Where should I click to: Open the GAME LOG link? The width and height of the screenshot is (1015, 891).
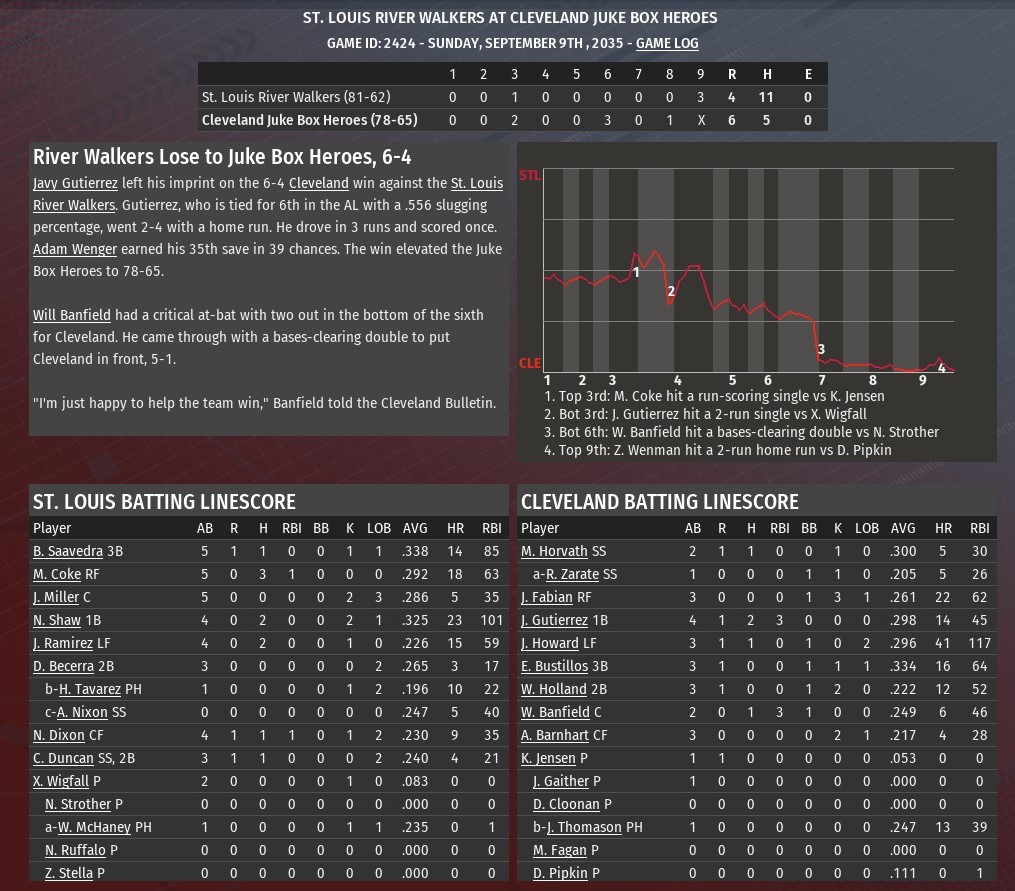(667, 43)
